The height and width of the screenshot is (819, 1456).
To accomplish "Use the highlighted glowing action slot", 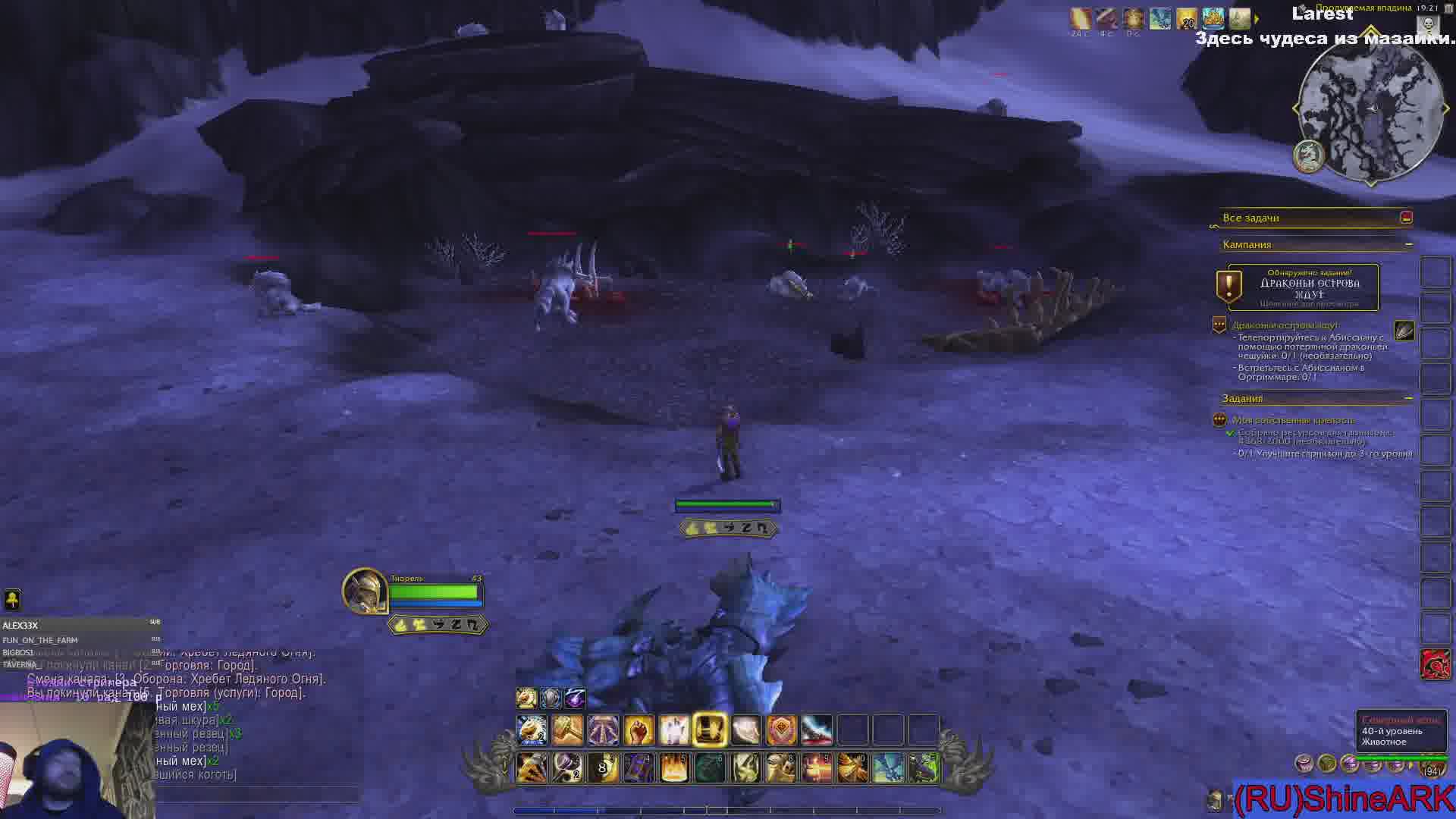I will tap(710, 730).
